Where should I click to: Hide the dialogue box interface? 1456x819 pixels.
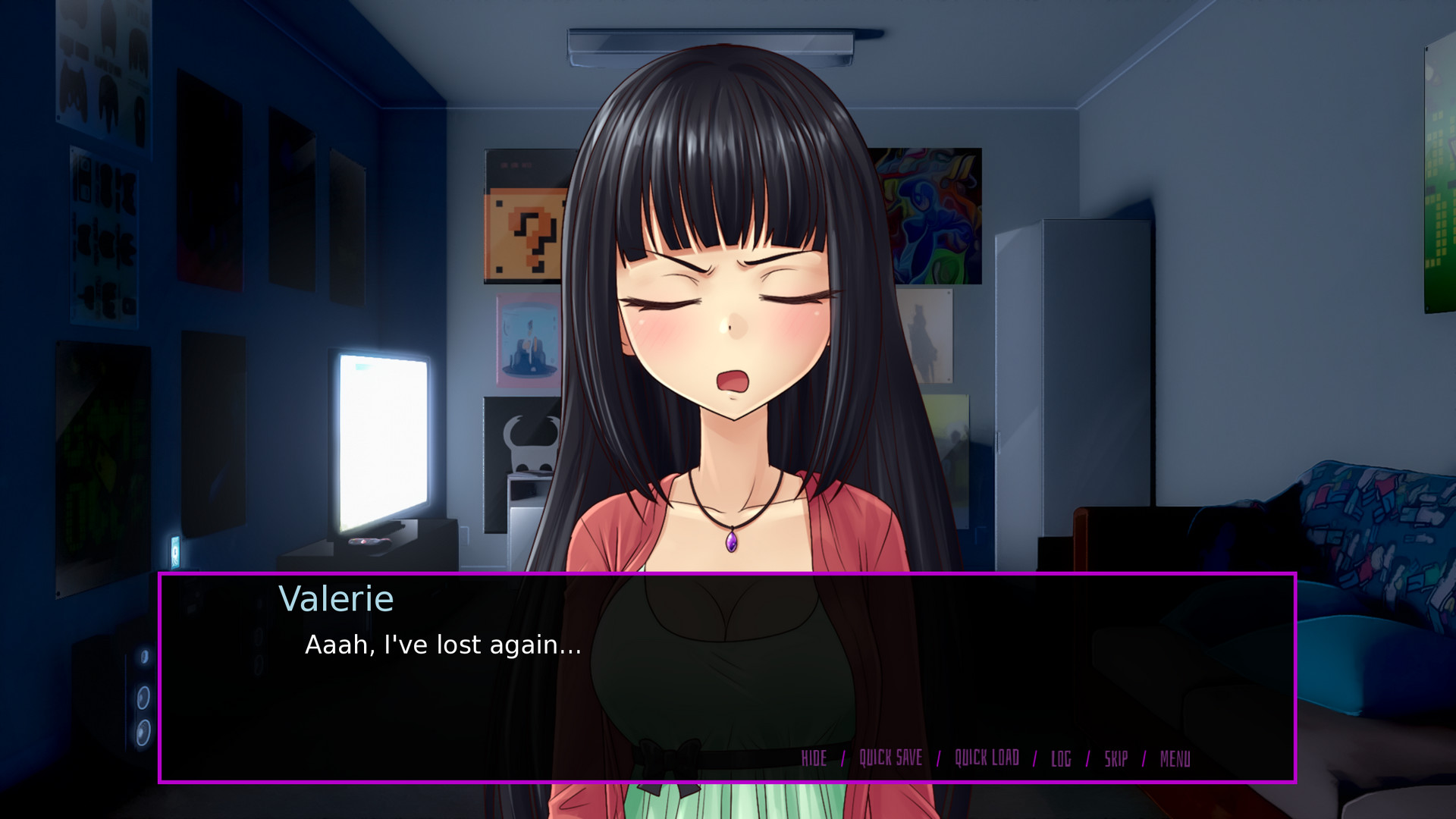click(x=814, y=758)
